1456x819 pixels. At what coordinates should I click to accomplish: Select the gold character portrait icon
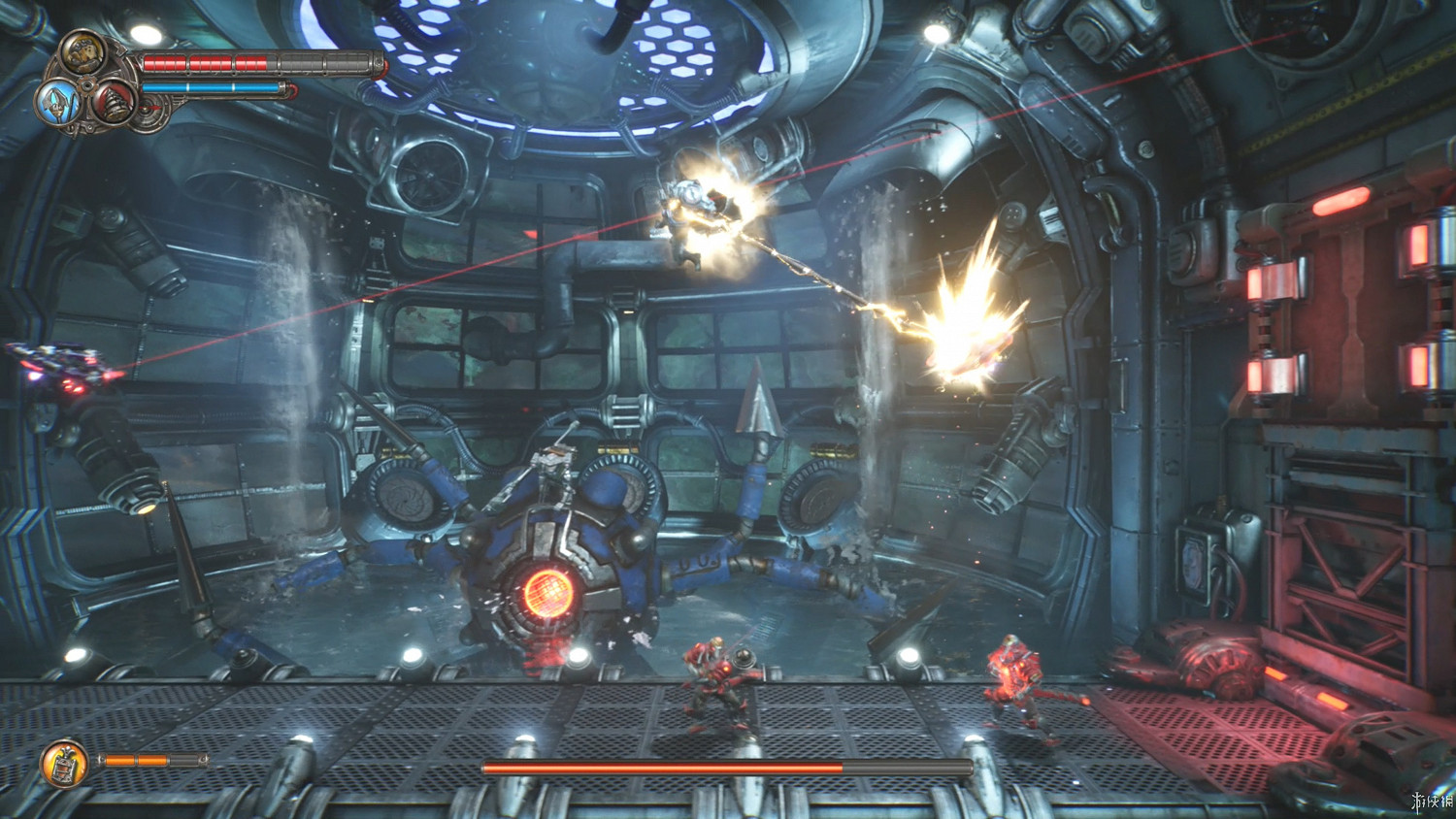[x=83, y=51]
